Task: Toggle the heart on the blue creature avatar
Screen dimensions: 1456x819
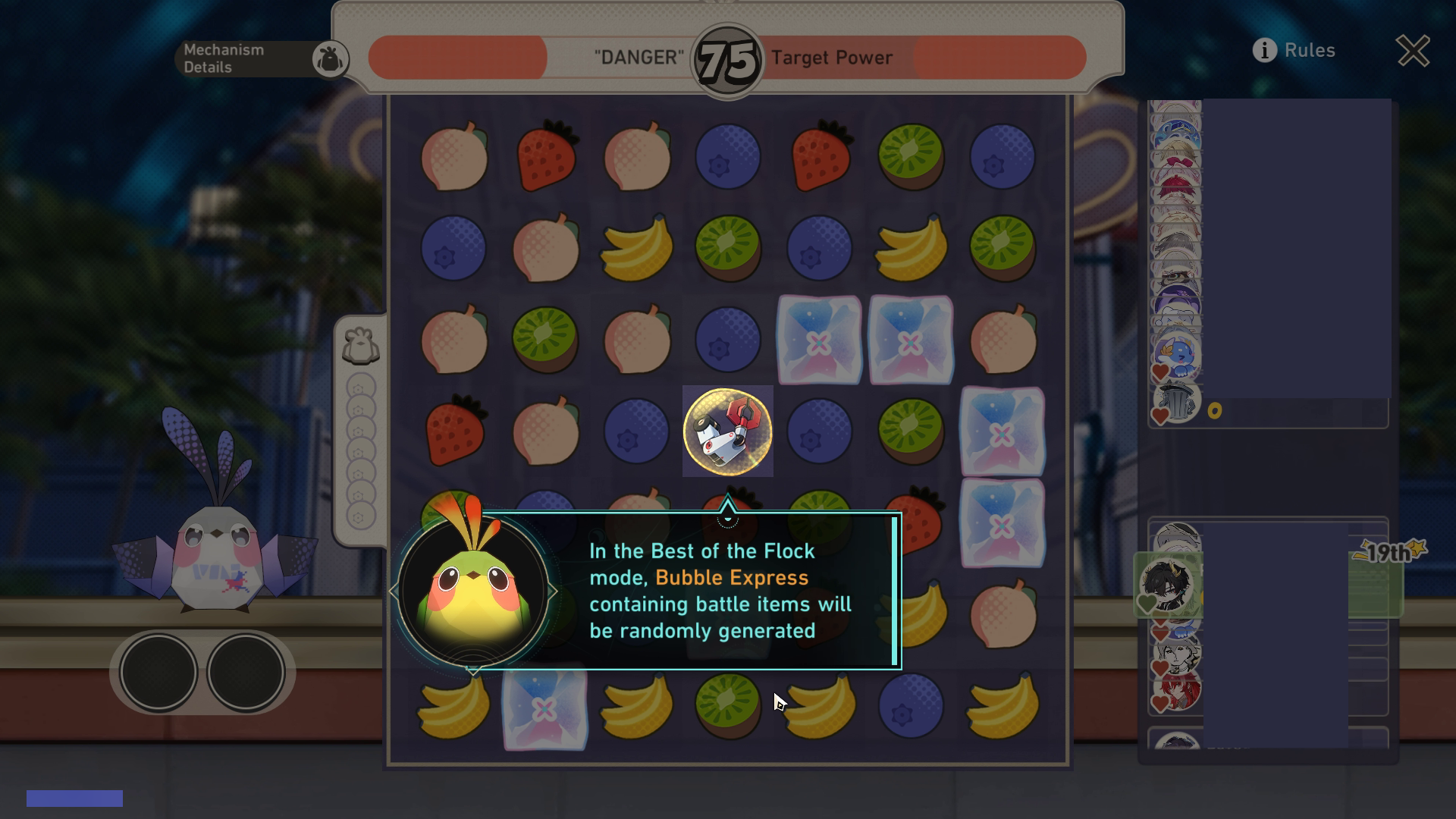Action: pos(1161,371)
